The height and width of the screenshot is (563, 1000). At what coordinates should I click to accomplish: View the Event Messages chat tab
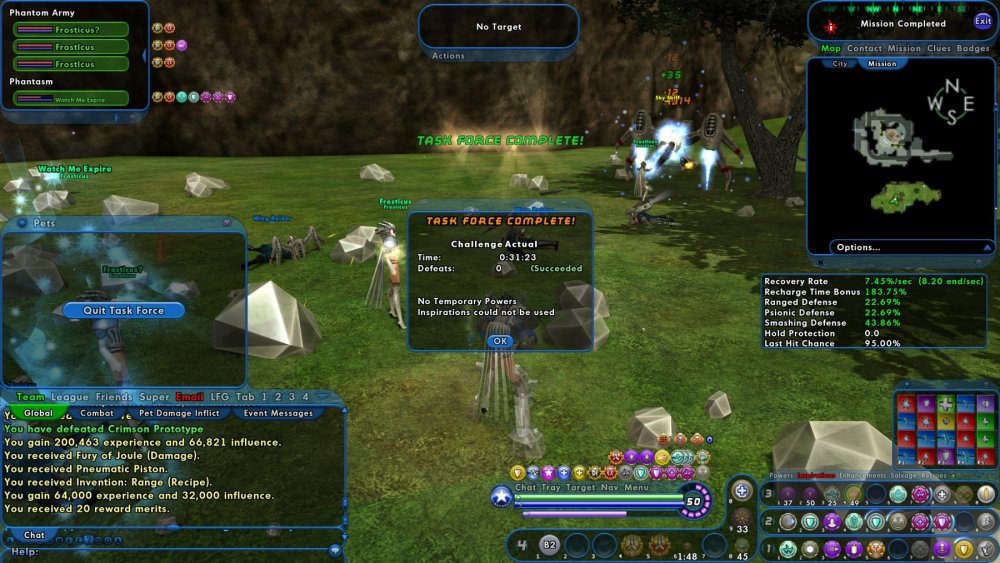[x=278, y=413]
